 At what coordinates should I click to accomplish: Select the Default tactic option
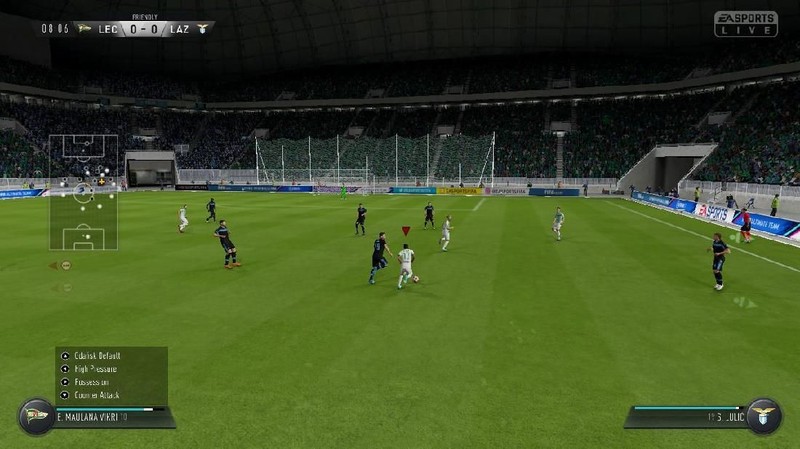(94, 355)
